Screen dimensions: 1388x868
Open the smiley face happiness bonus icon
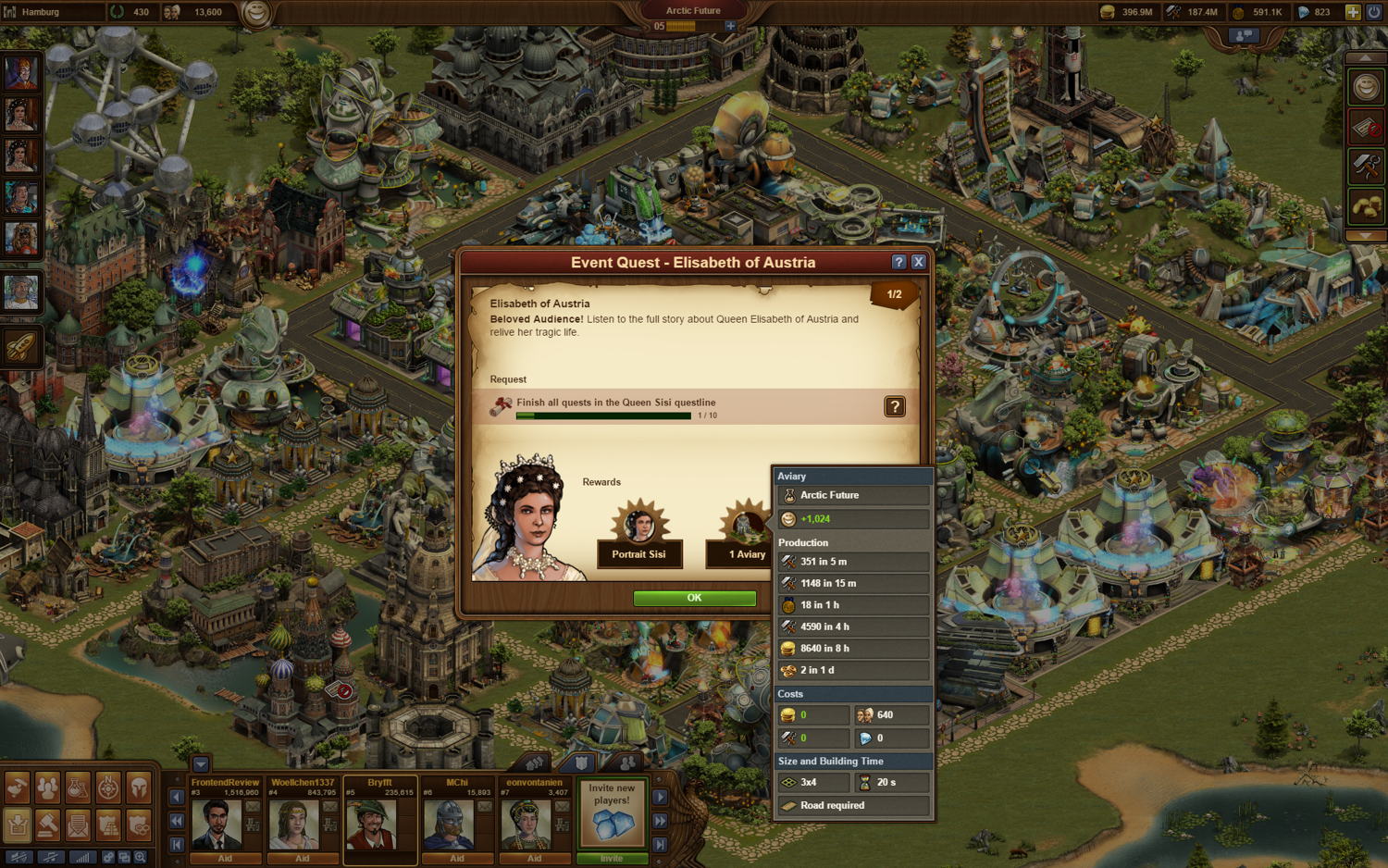pos(1366,88)
